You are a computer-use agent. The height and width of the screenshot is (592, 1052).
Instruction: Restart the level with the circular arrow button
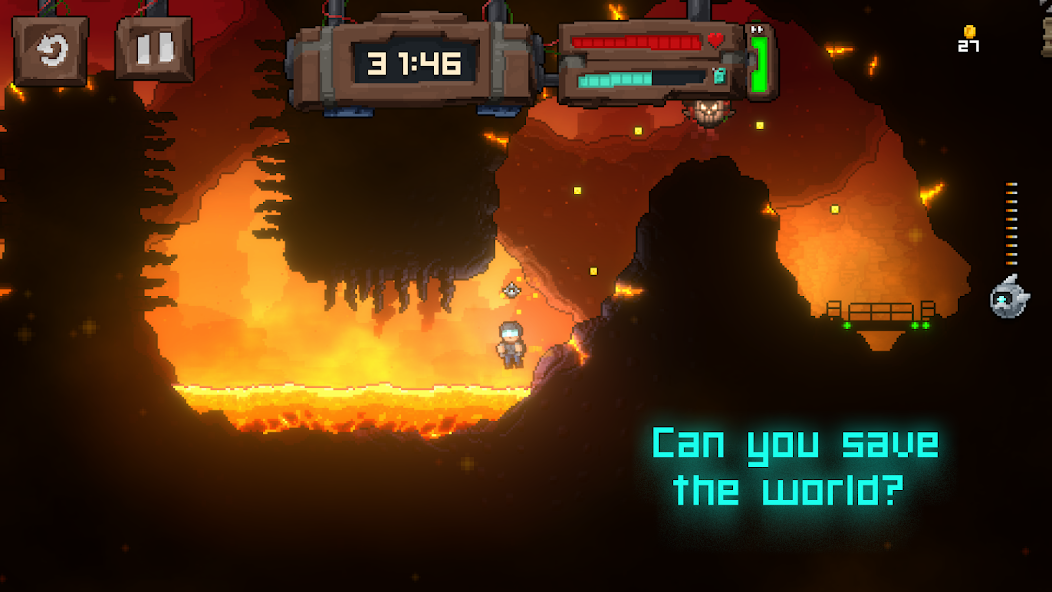coord(50,48)
